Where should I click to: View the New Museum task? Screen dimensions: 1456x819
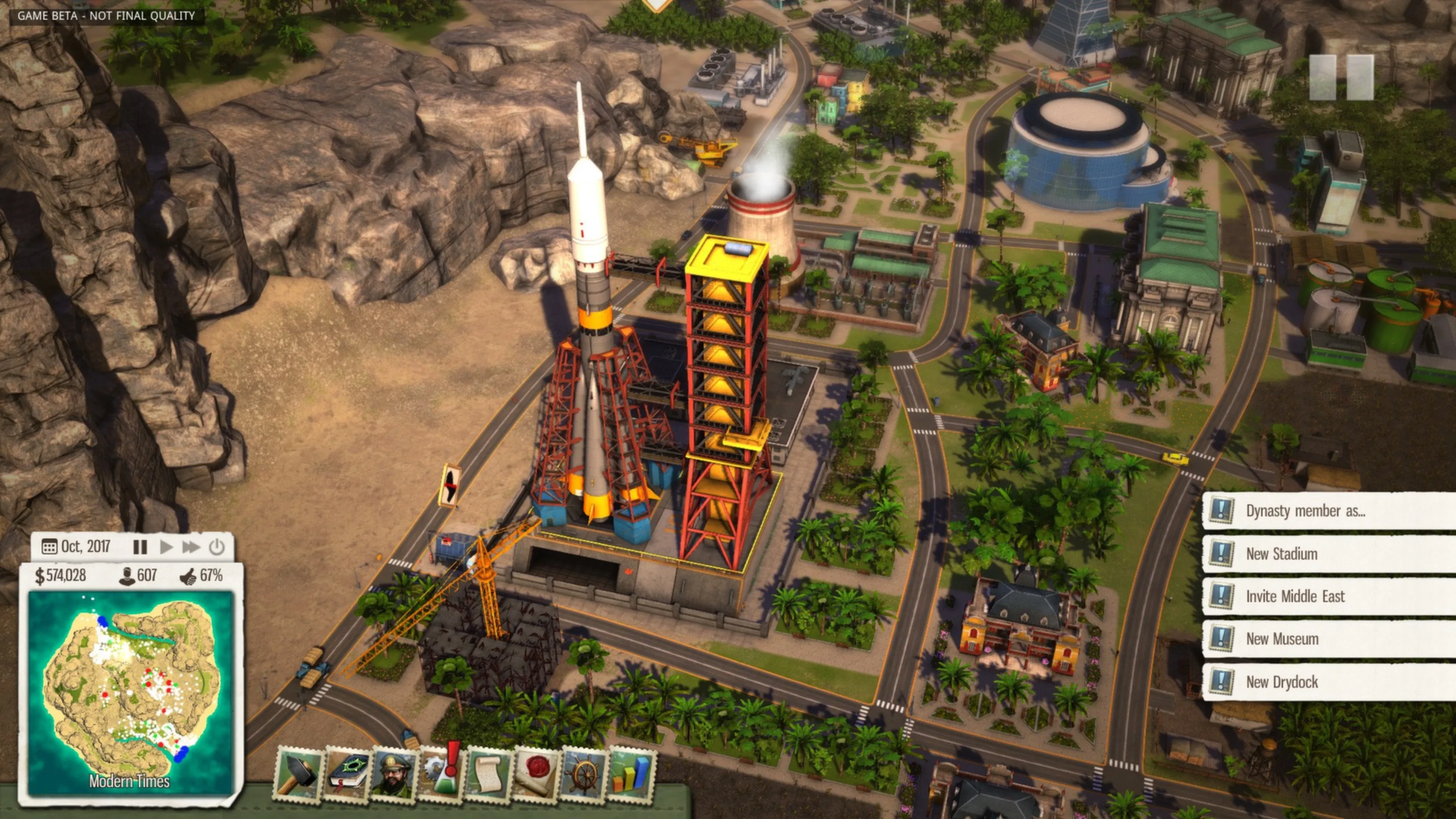1328,639
